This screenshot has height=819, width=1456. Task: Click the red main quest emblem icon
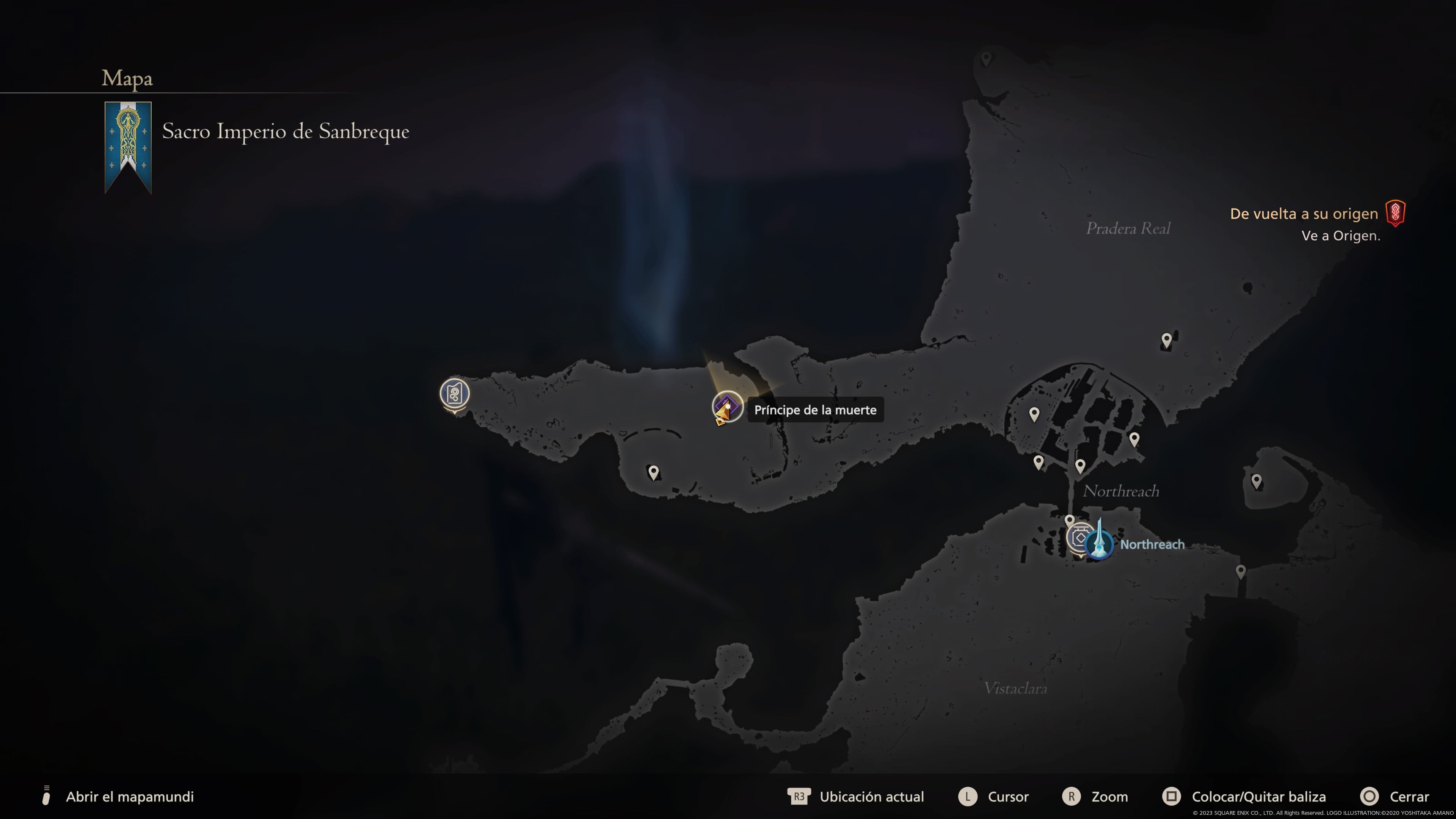tap(1395, 213)
